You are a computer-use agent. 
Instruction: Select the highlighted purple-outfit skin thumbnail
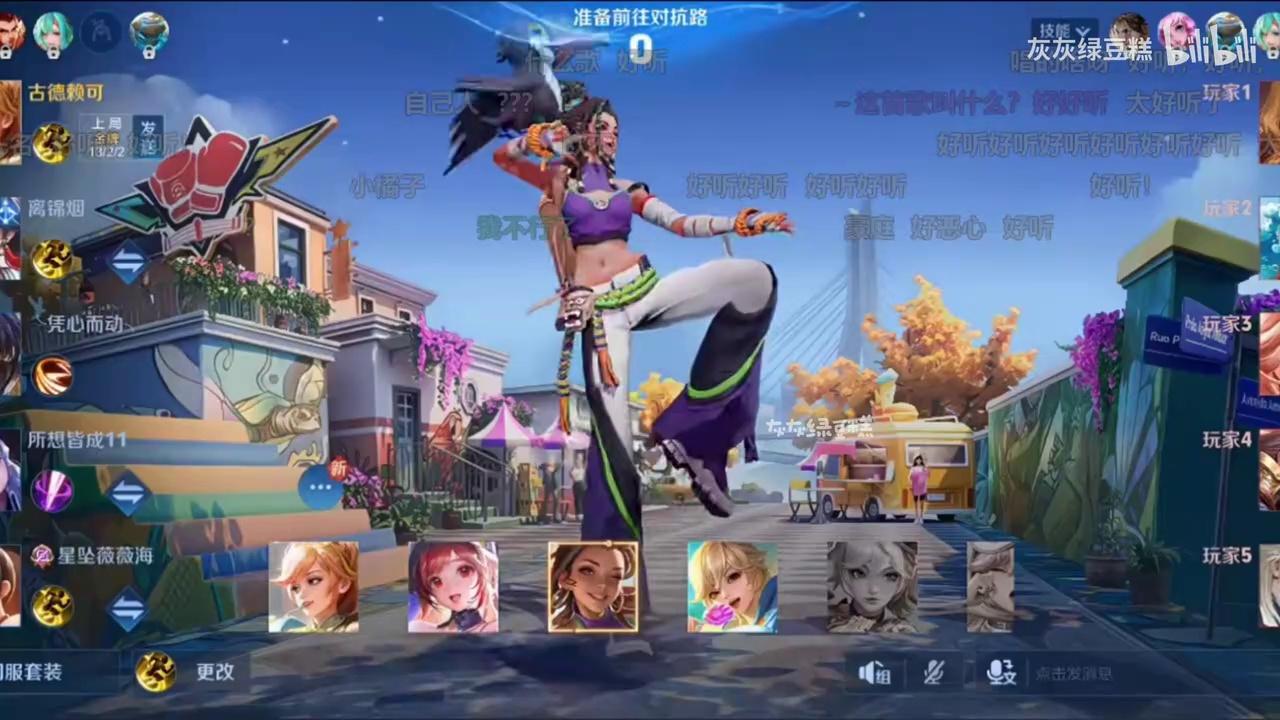593,587
